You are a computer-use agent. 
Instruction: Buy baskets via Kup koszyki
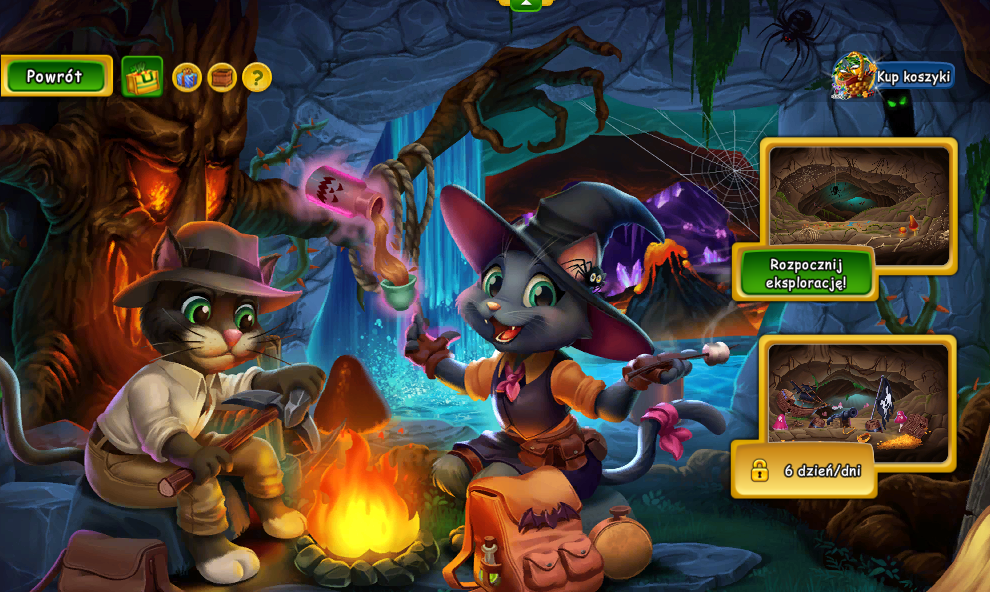tap(895, 76)
